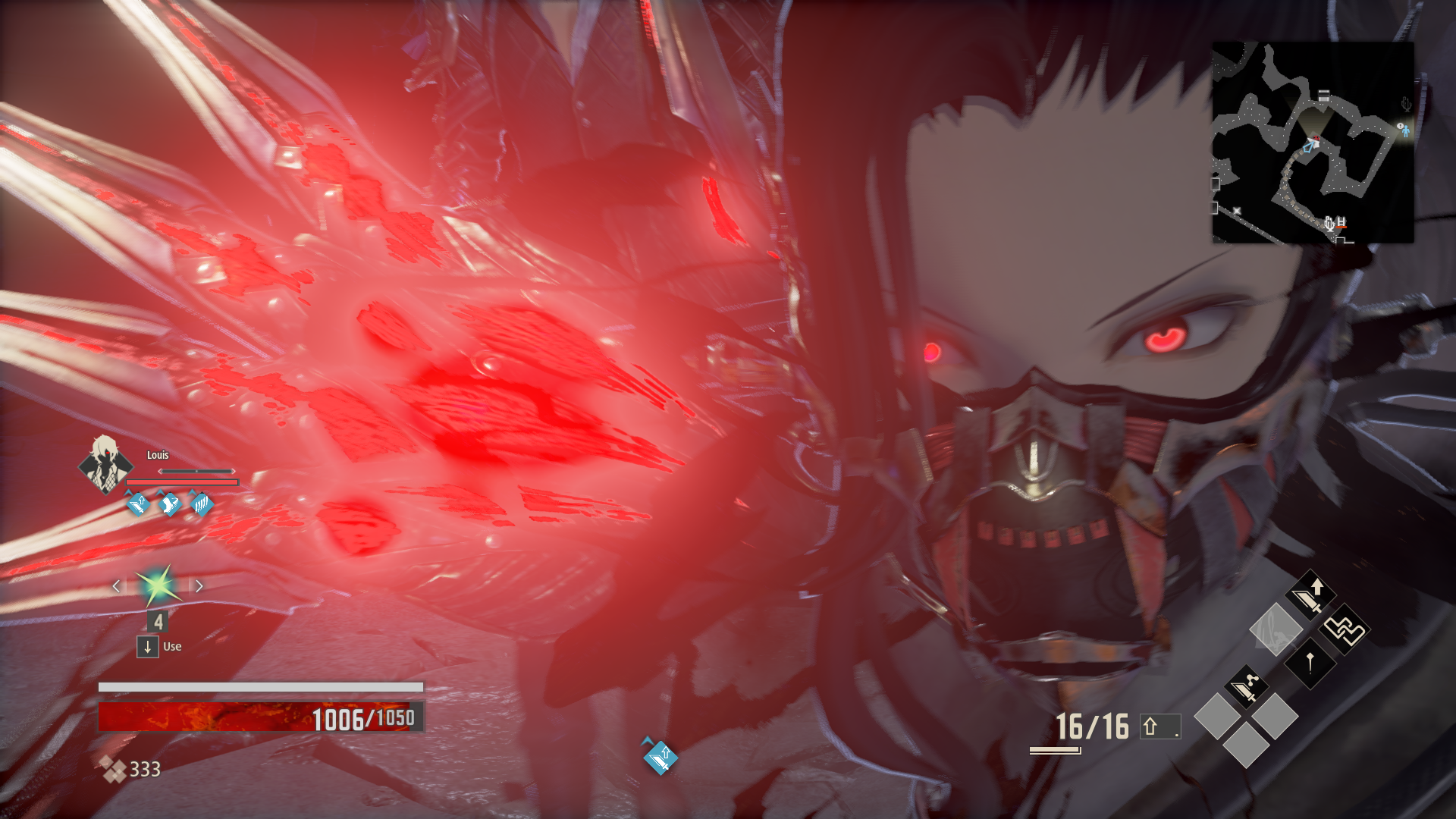Click the exclamation mark gift icon

(x=1310, y=663)
